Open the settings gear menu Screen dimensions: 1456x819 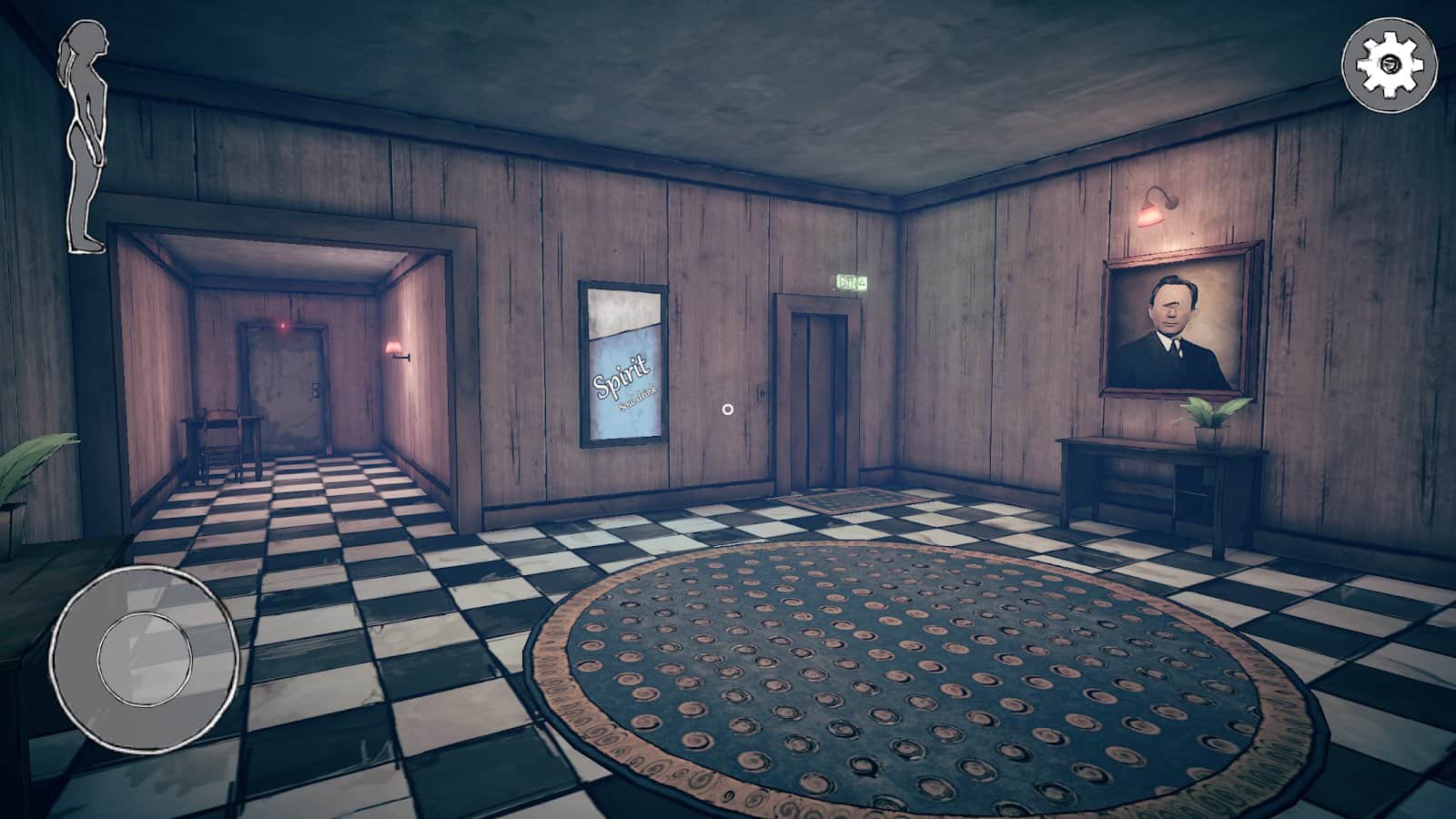(x=1390, y=63)
